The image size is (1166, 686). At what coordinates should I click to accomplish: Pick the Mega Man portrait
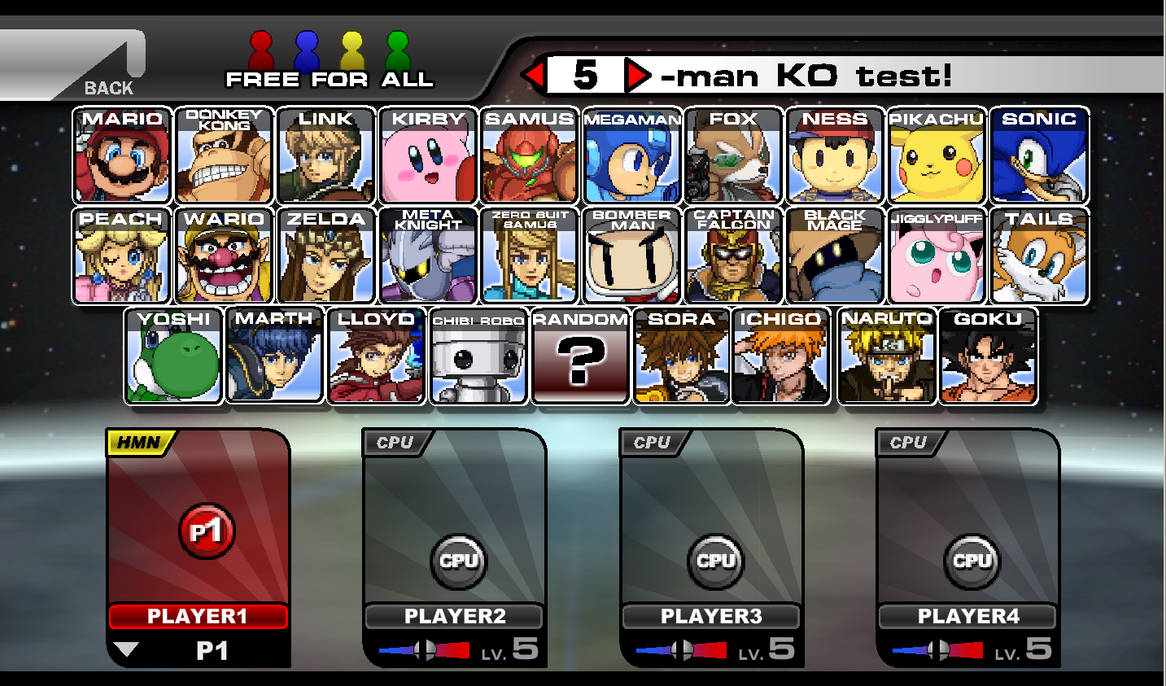(x=632, y=155)
